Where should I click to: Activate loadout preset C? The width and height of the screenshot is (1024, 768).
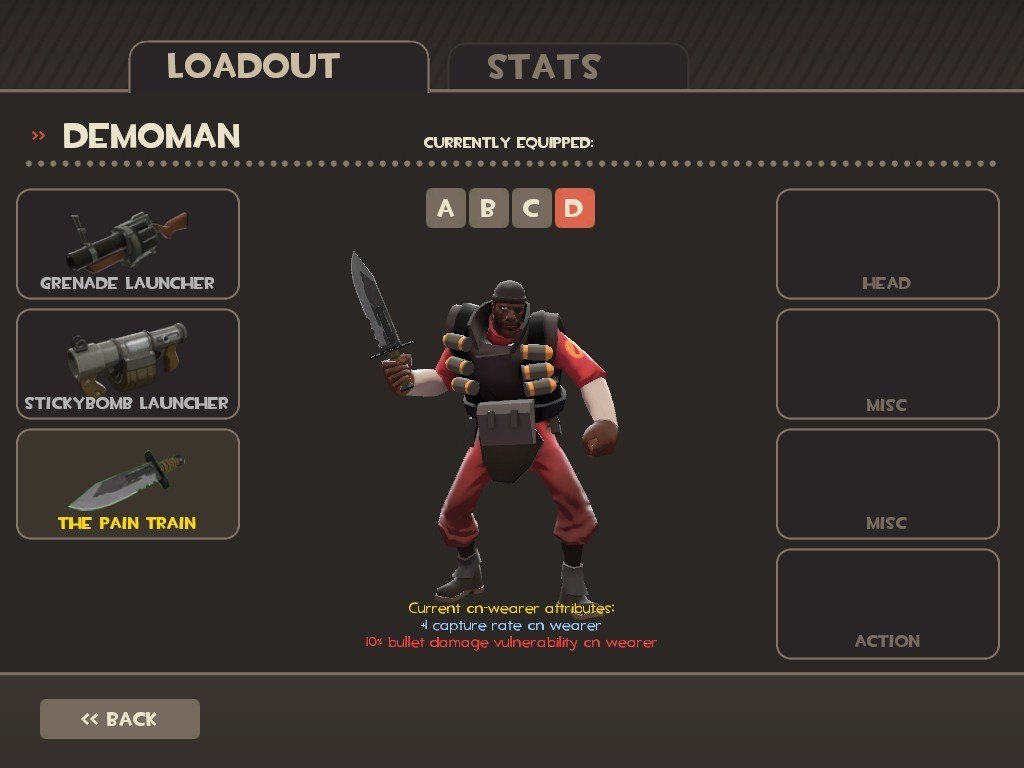click(532, 208)
